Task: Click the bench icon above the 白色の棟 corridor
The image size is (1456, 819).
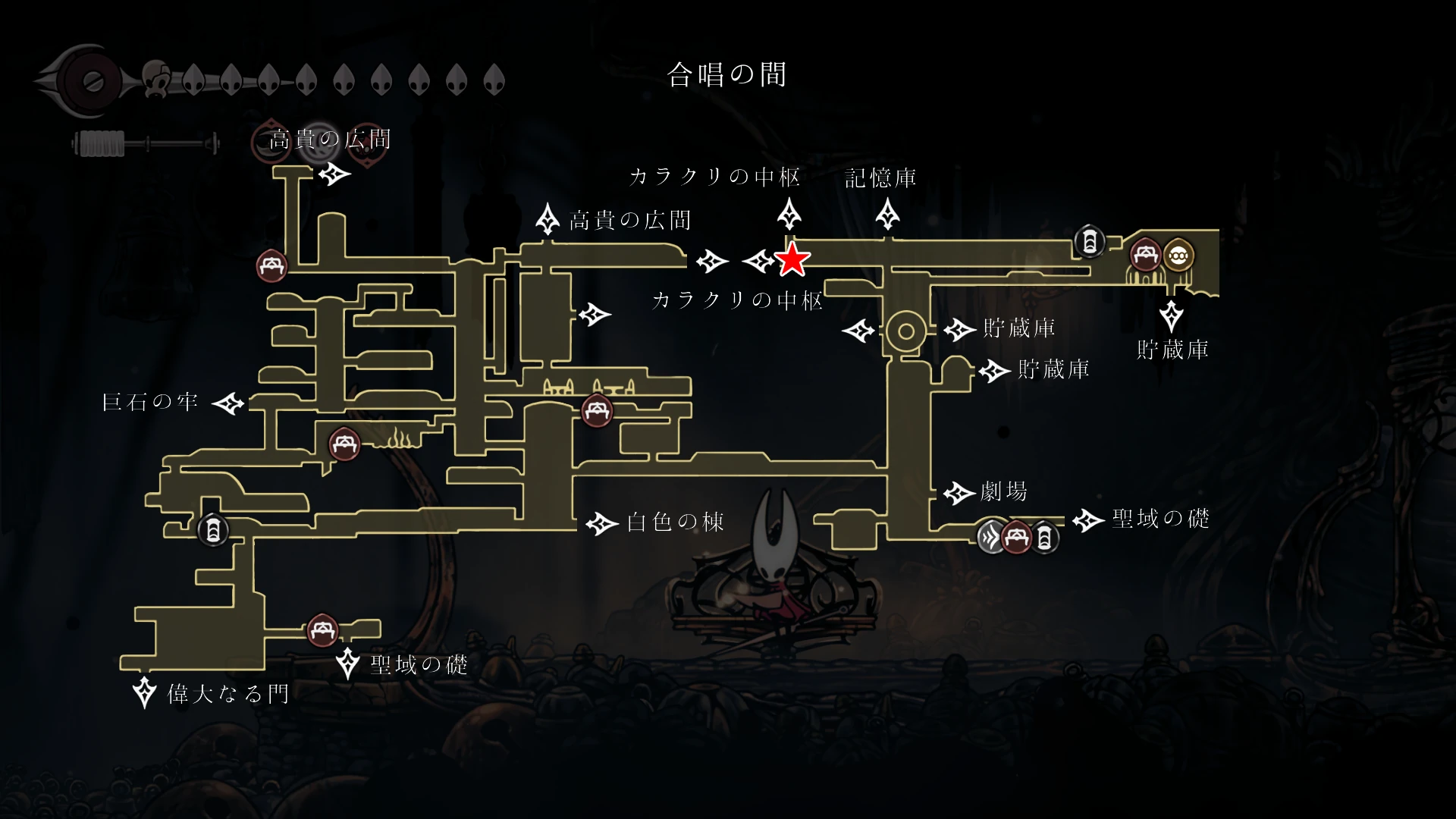Action: [x=596, y=412]
